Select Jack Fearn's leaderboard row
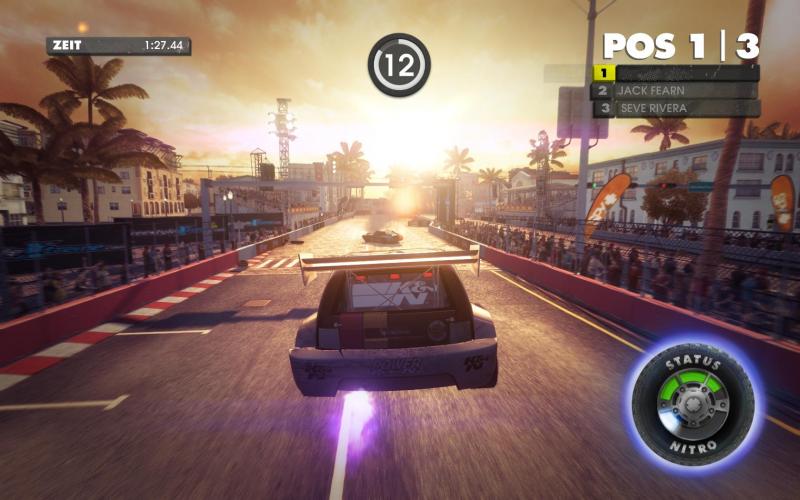800x500 pixels. (x=676, y=90)
